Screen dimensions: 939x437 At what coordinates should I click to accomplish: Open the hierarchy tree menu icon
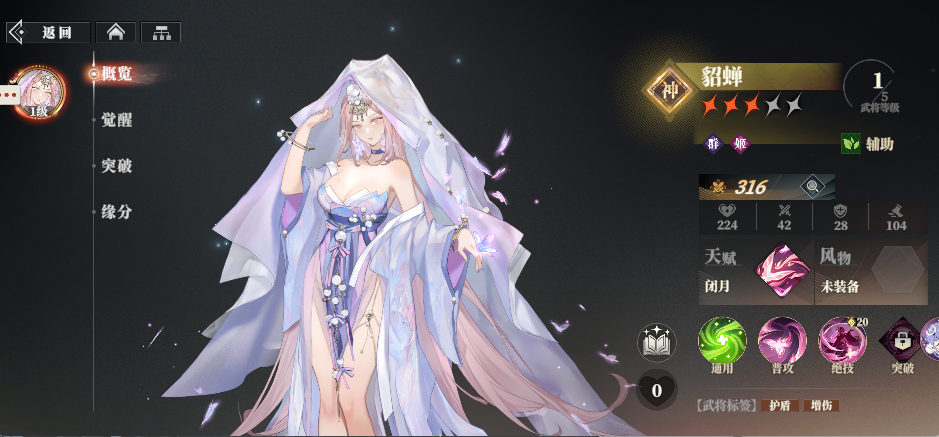tap(161, 32)
